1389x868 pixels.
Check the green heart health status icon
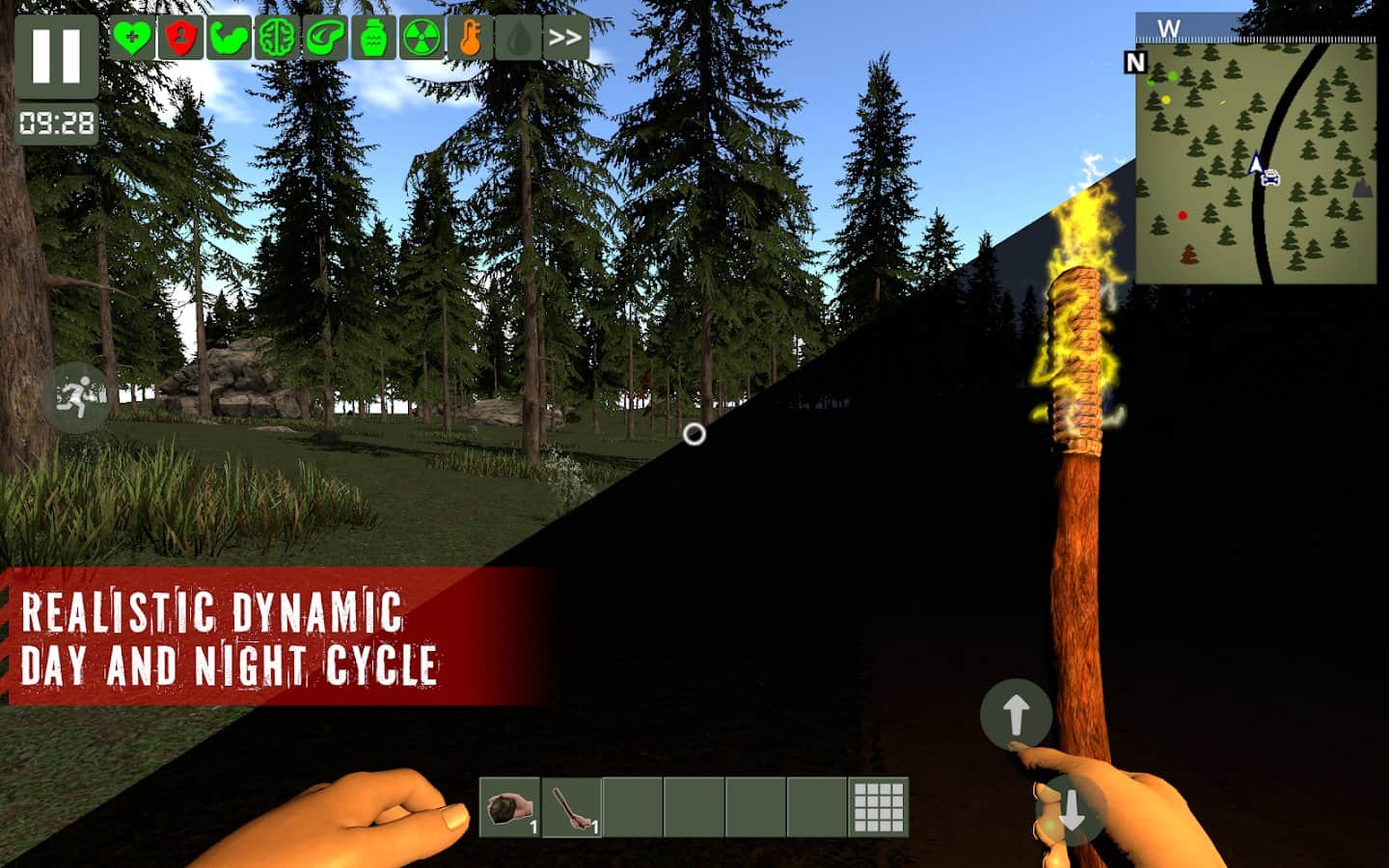pyautogui.click(x=131, y=39)
